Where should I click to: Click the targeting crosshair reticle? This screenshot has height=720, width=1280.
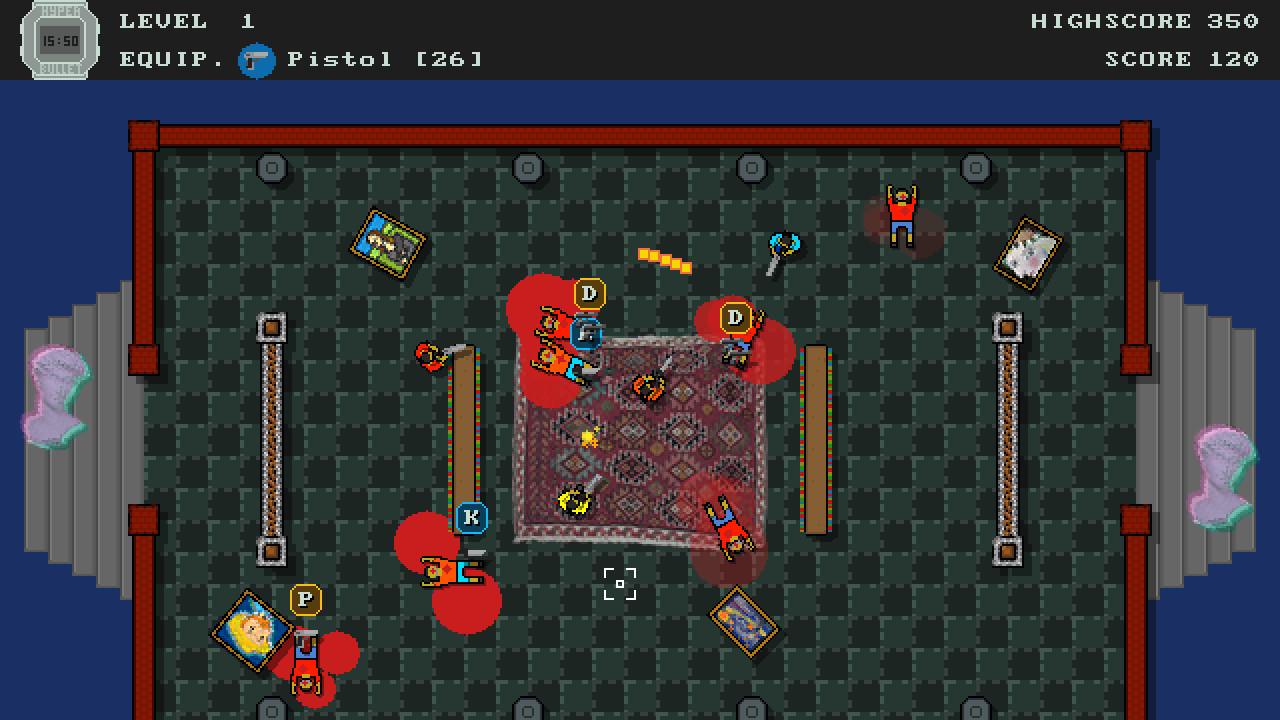[621, 583]
